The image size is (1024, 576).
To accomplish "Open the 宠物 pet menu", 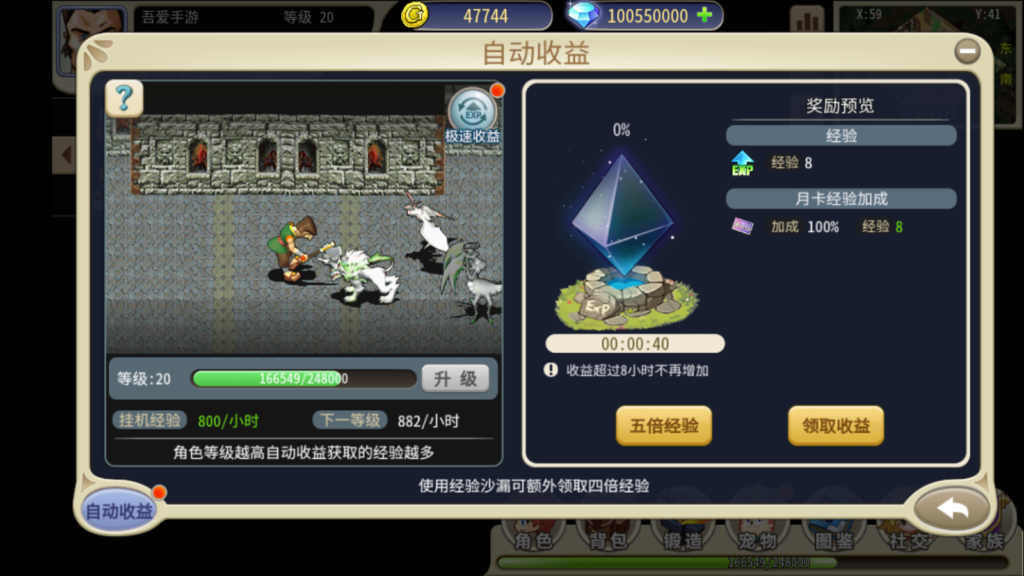I will [x=756, y=538].
